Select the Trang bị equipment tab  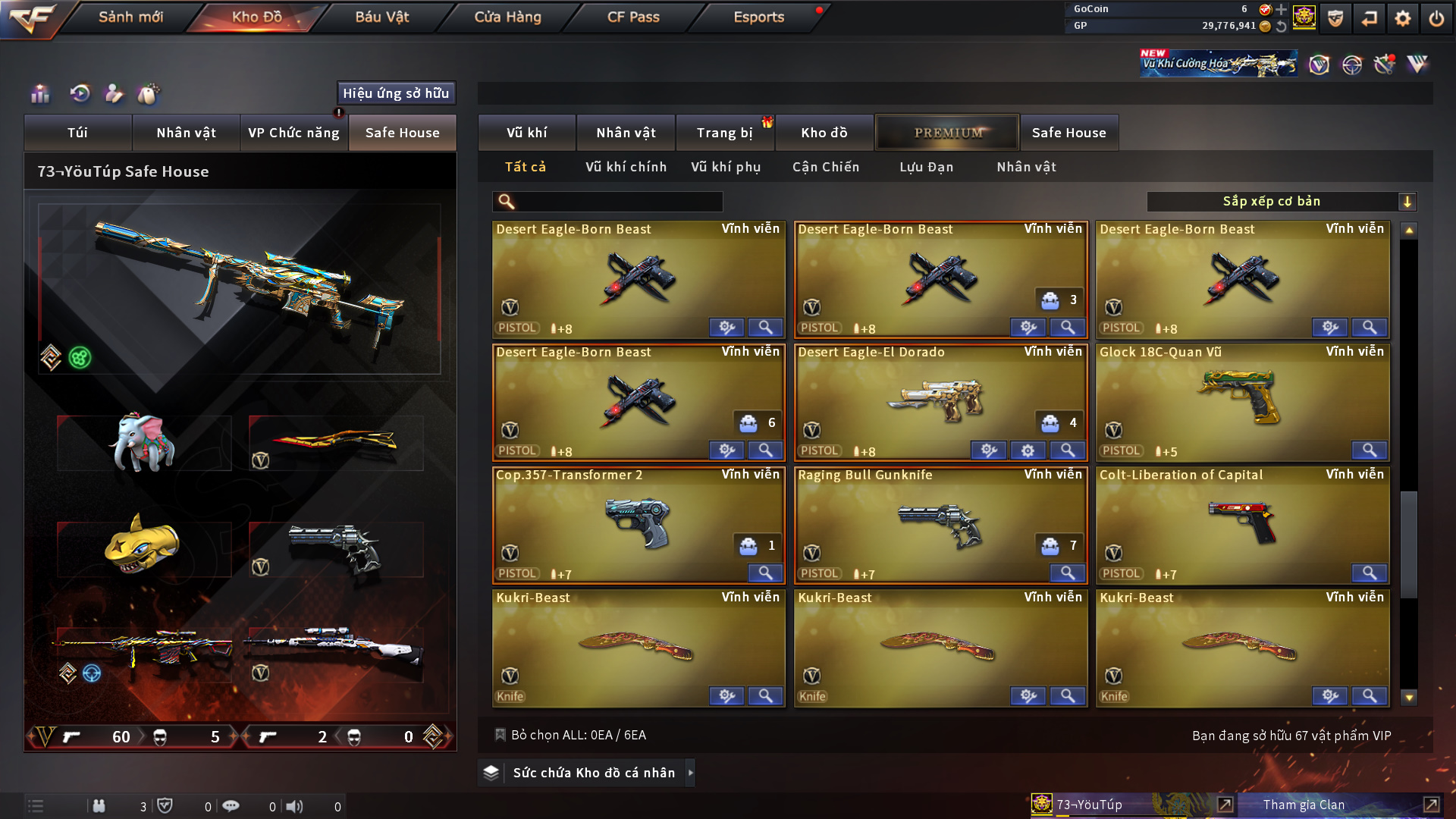(724, 133)
